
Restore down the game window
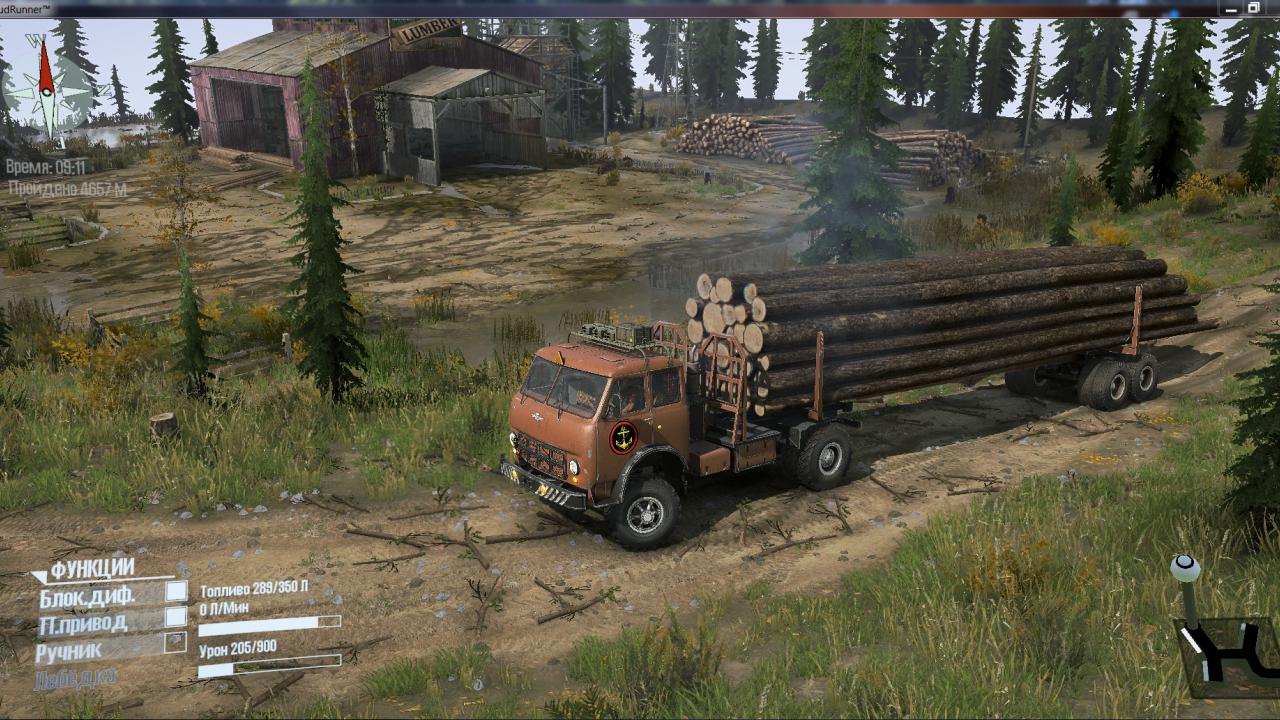1253,8
